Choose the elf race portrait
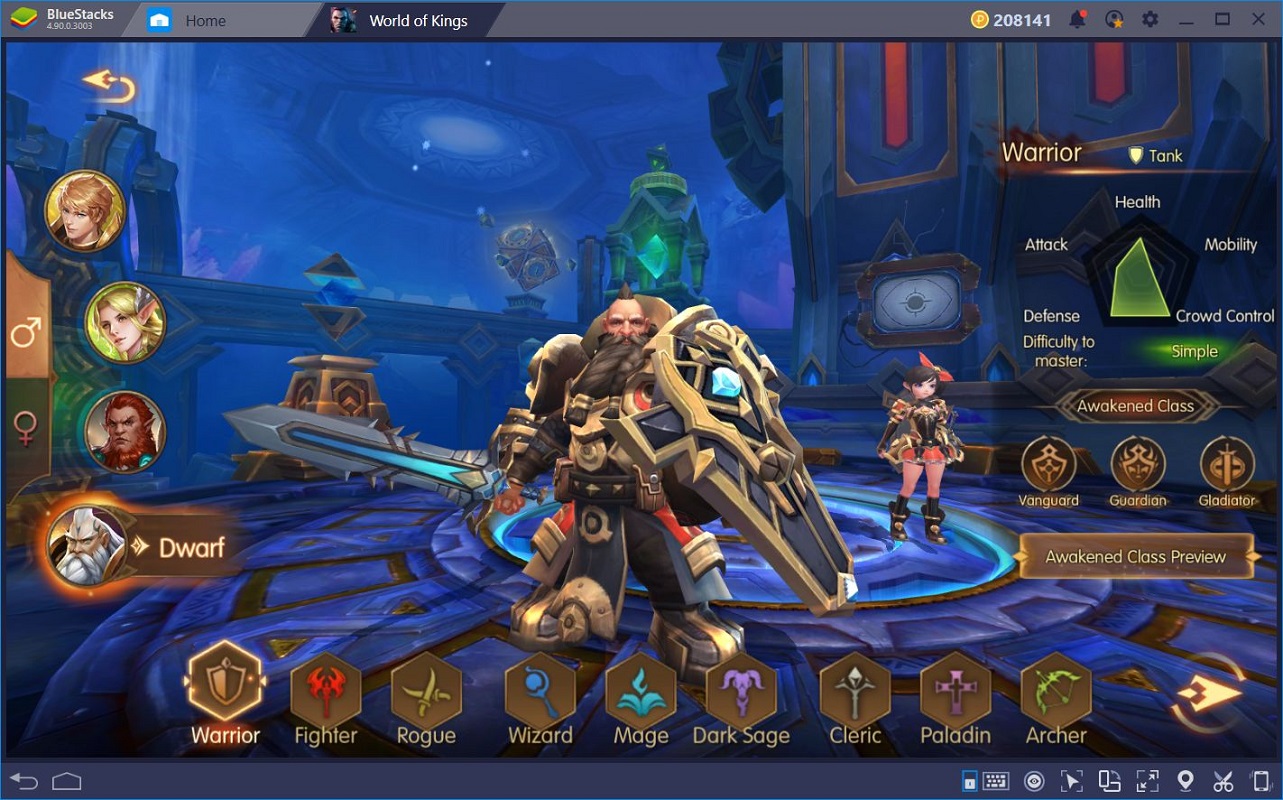The height and width of the screenshot is (800, 1283). click(125, 322)
